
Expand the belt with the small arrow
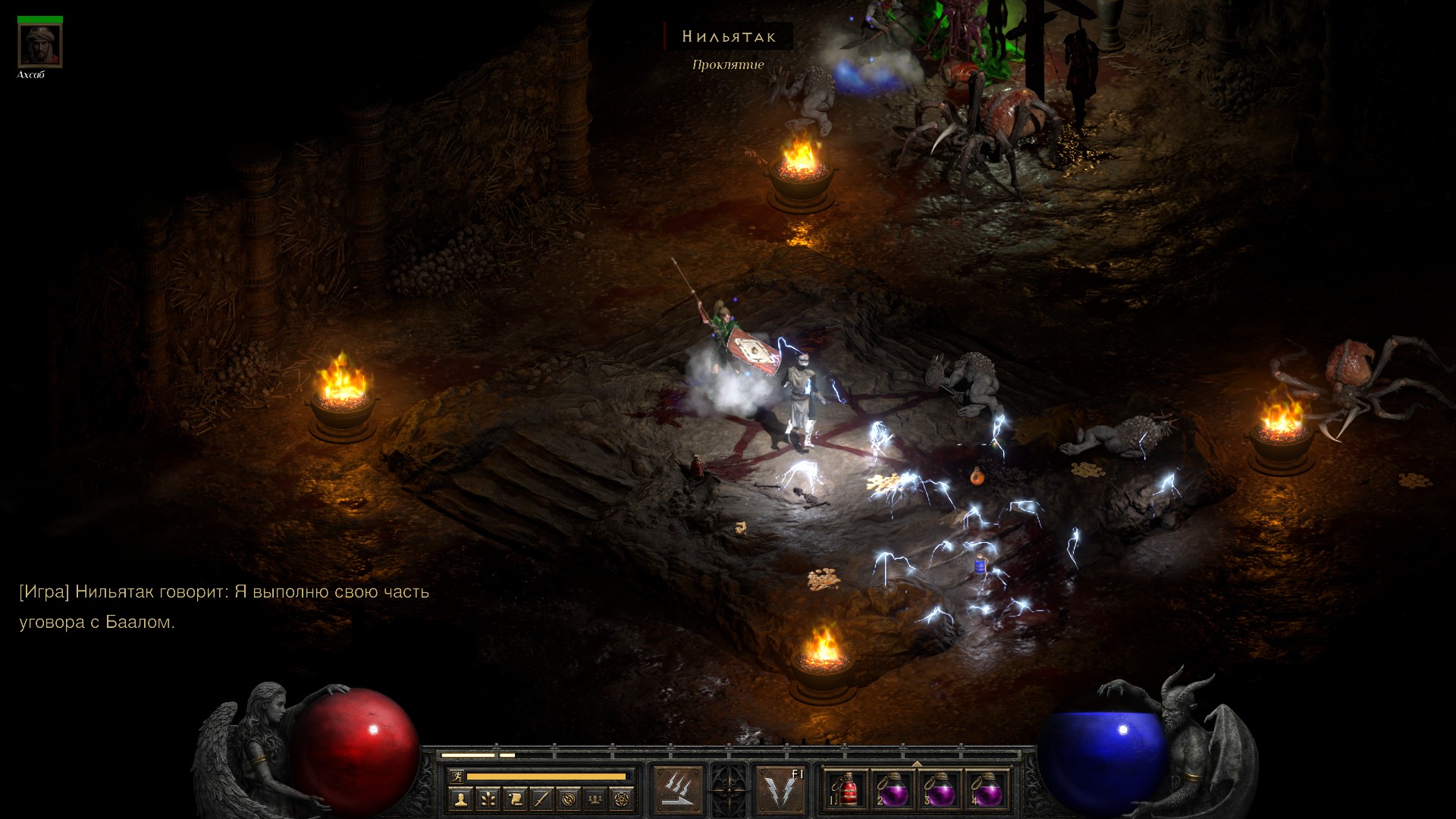click(917, 764)
